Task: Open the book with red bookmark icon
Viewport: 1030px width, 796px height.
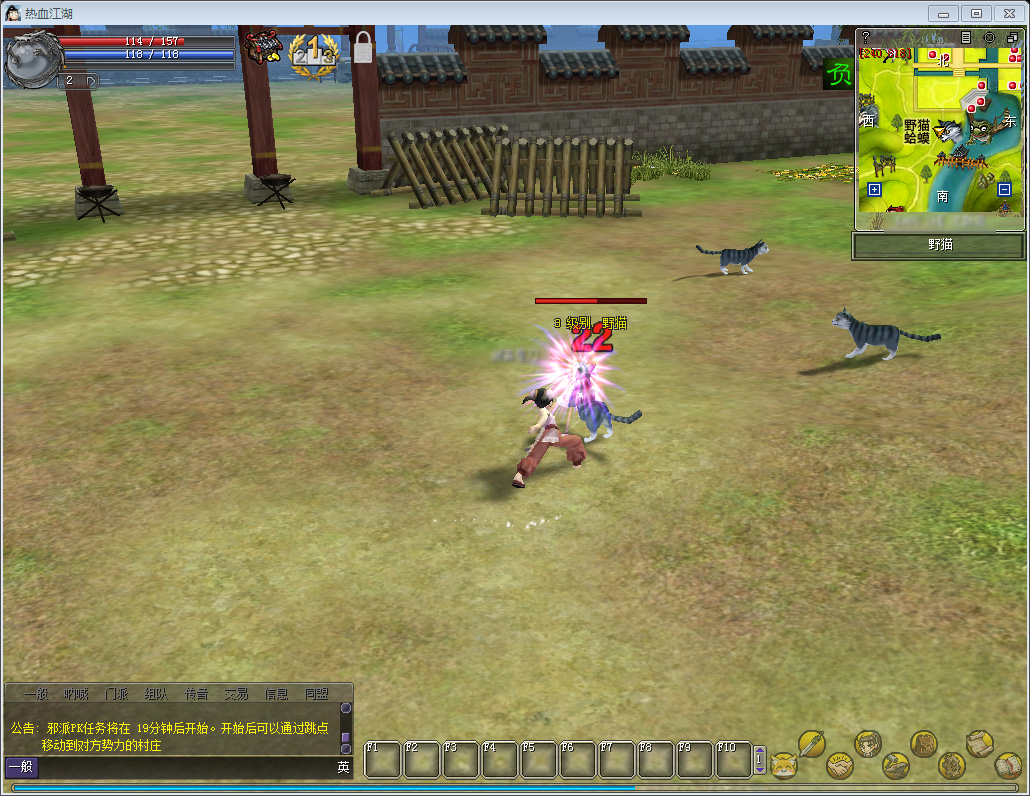Action: [x=1007, y=766]
